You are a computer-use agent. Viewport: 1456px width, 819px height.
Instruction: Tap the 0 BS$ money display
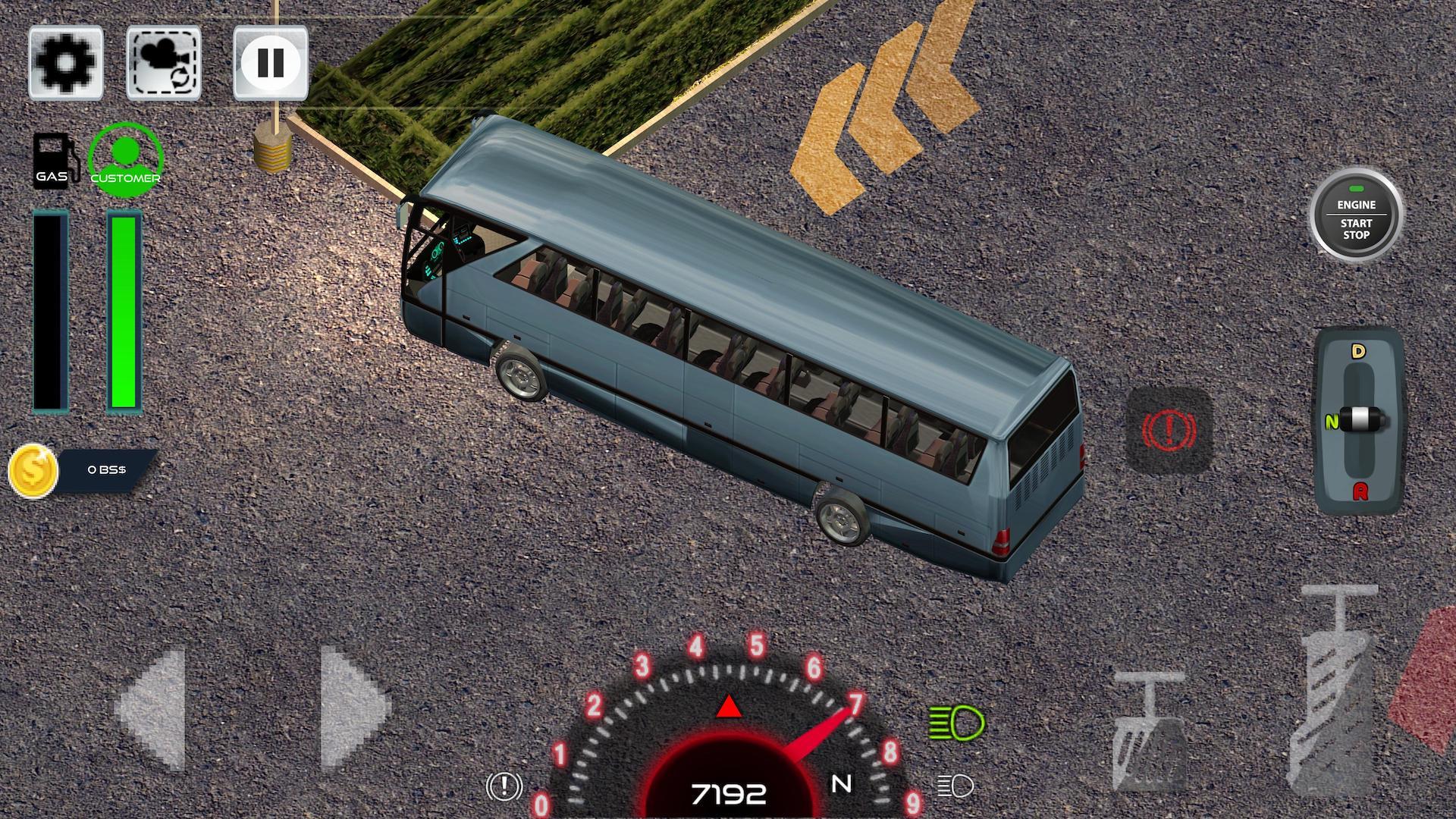click(x=108, y=469)
